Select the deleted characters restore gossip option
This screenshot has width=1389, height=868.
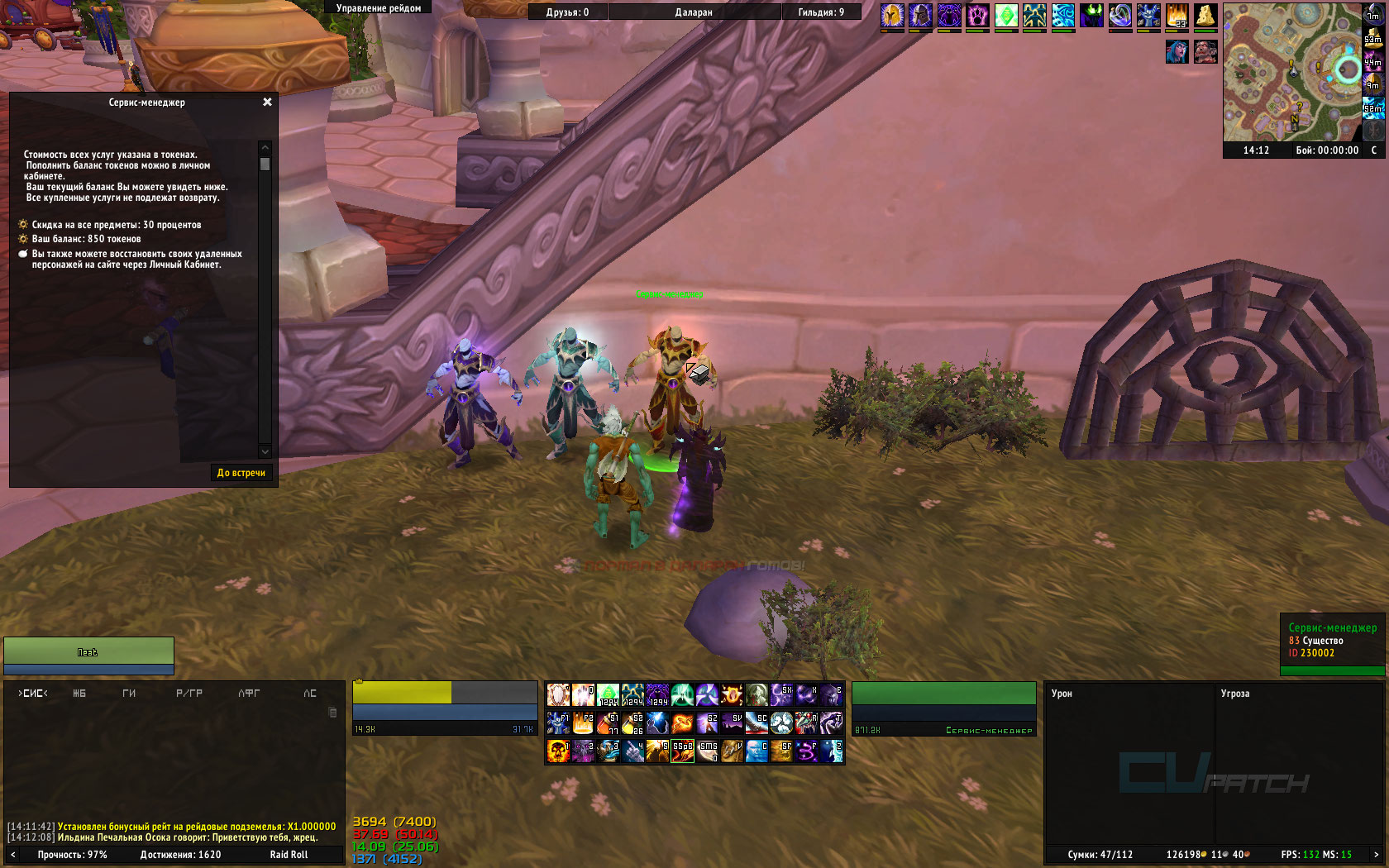coord(136,260)
